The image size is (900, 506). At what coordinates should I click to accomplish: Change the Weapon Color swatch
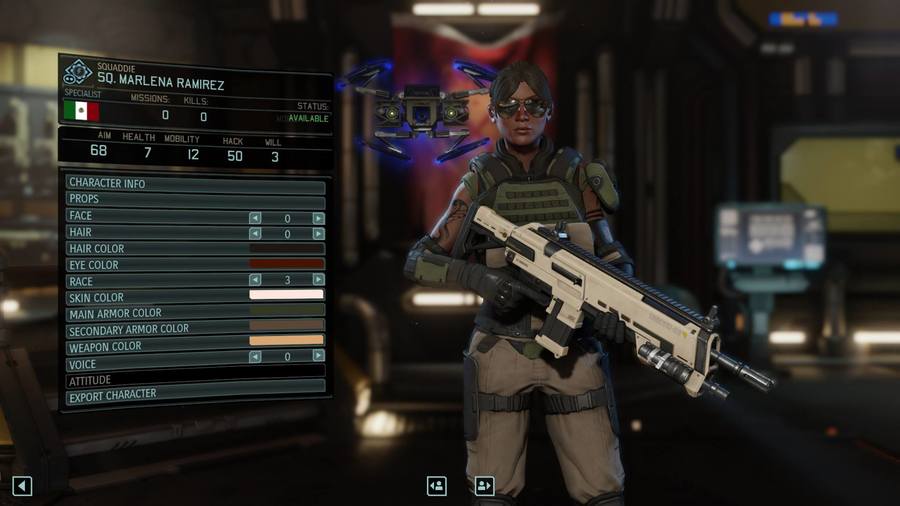point(286,341)
